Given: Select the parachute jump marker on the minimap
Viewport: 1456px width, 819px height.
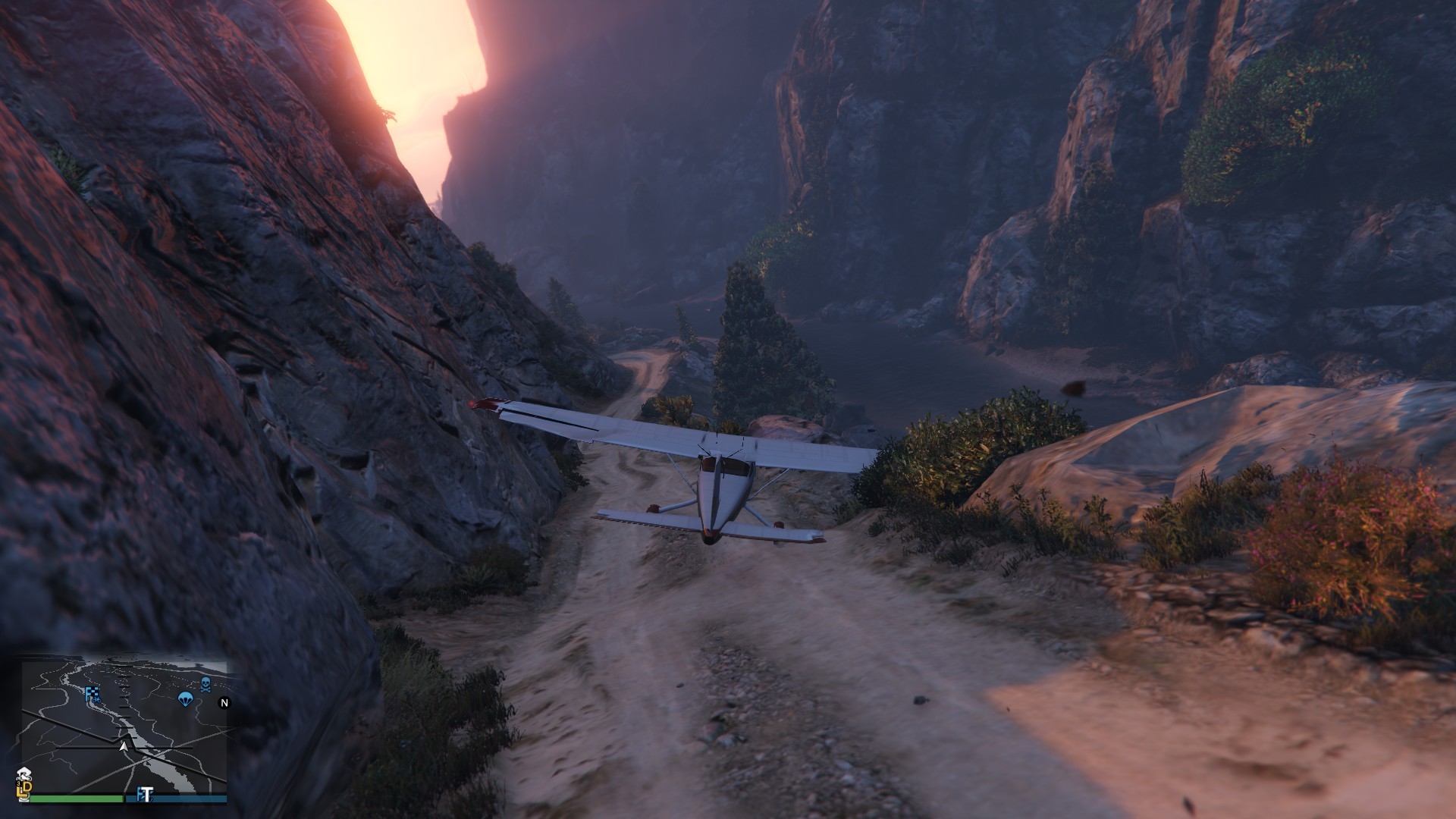Looking at the screenshot, I should click(184, 698).
